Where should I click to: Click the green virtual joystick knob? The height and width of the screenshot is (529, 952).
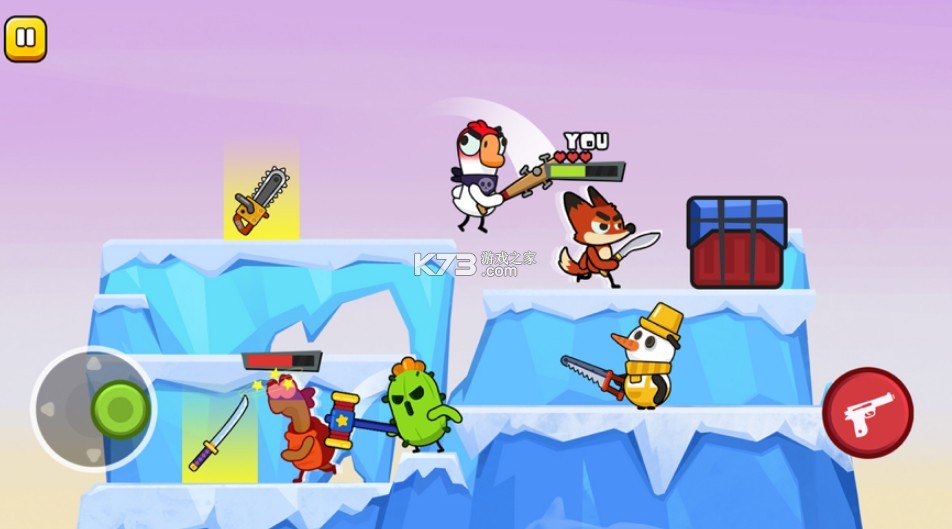(120, 408)
